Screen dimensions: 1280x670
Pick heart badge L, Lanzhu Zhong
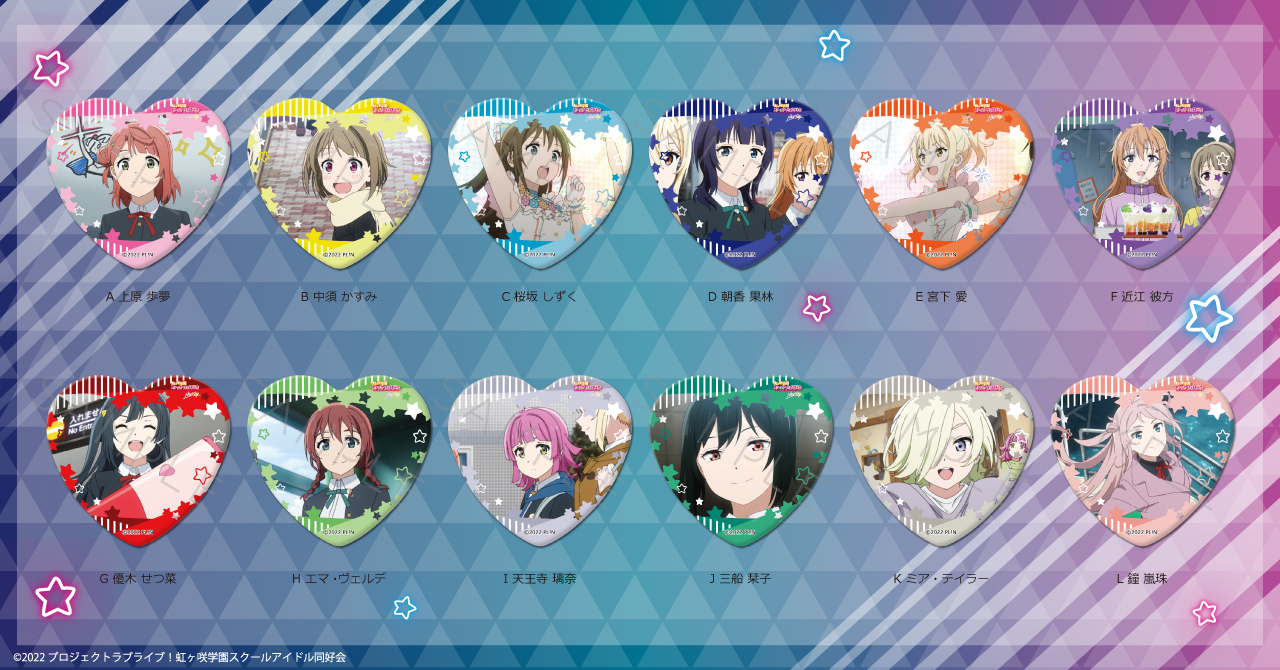click(1142, 460)
